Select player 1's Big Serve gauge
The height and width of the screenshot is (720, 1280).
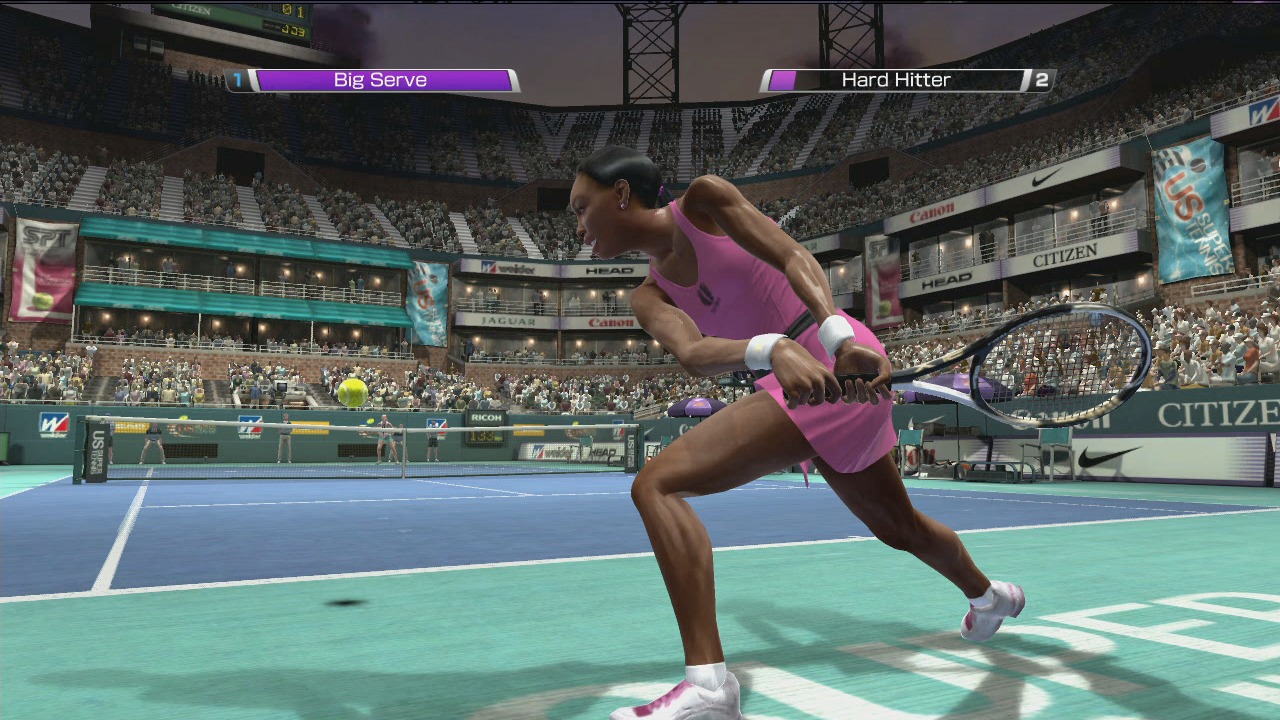tap(380, 80)
